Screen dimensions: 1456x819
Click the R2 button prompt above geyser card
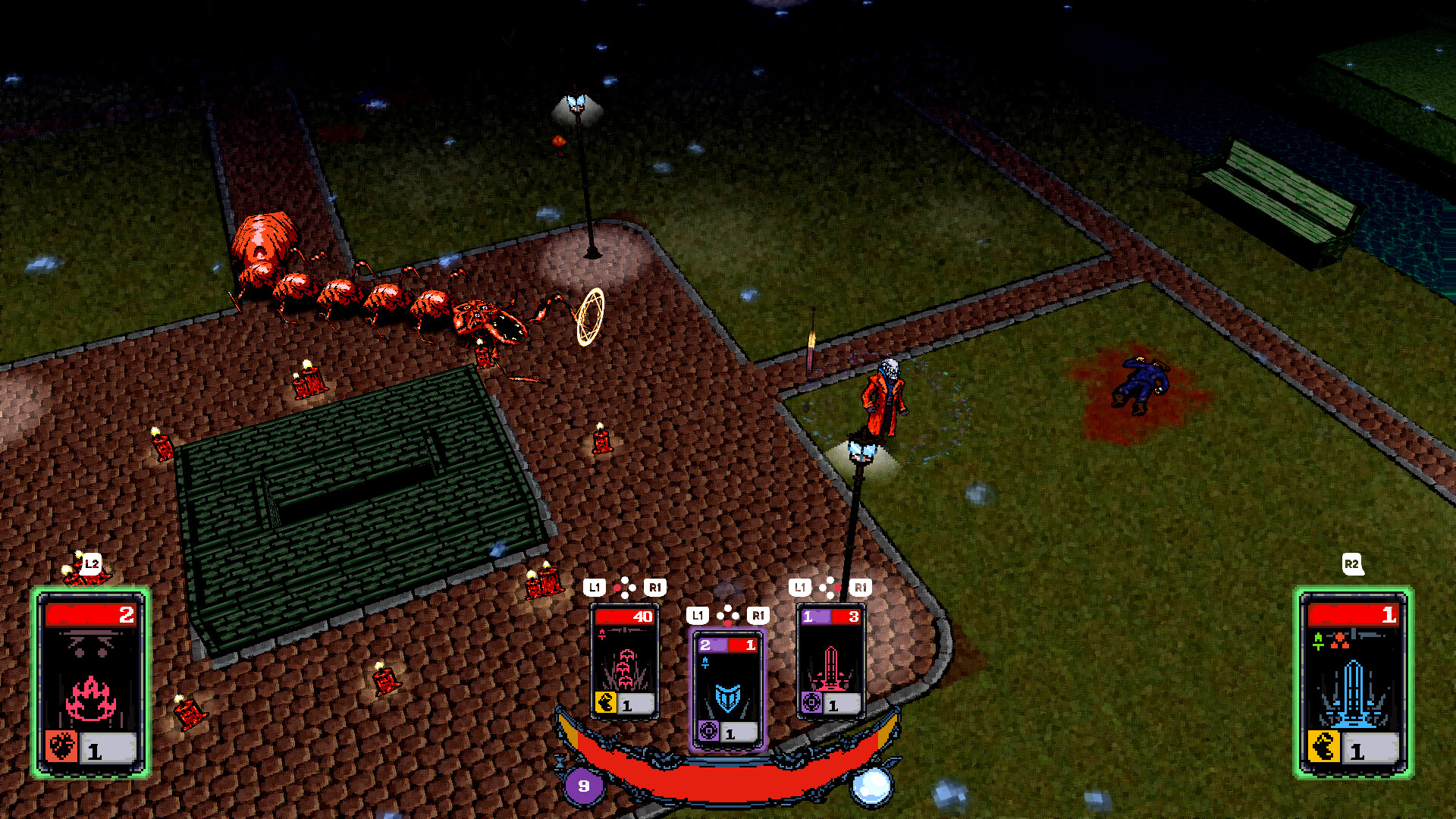click(1353, 566)
